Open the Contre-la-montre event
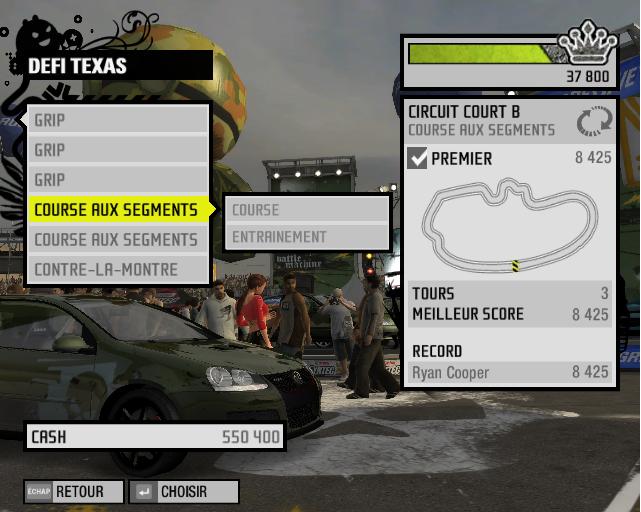Viewport: 641px width, 512px height. [106, 270]
